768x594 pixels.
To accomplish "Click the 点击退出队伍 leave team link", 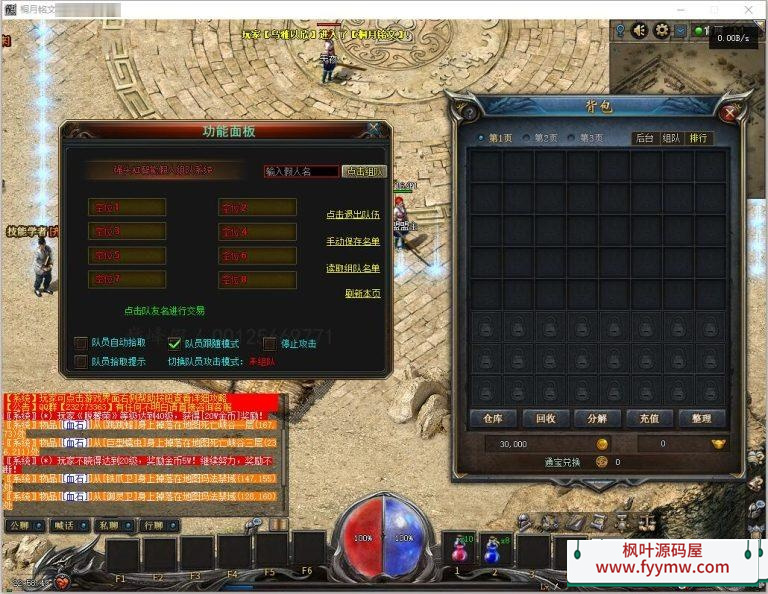I will tap(353, 214).
